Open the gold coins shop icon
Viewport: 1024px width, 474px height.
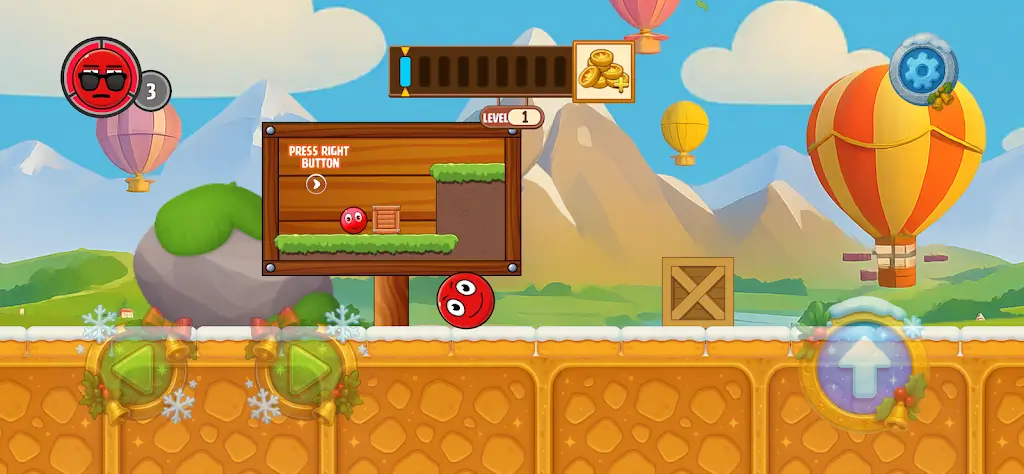[x=602, y=71]
